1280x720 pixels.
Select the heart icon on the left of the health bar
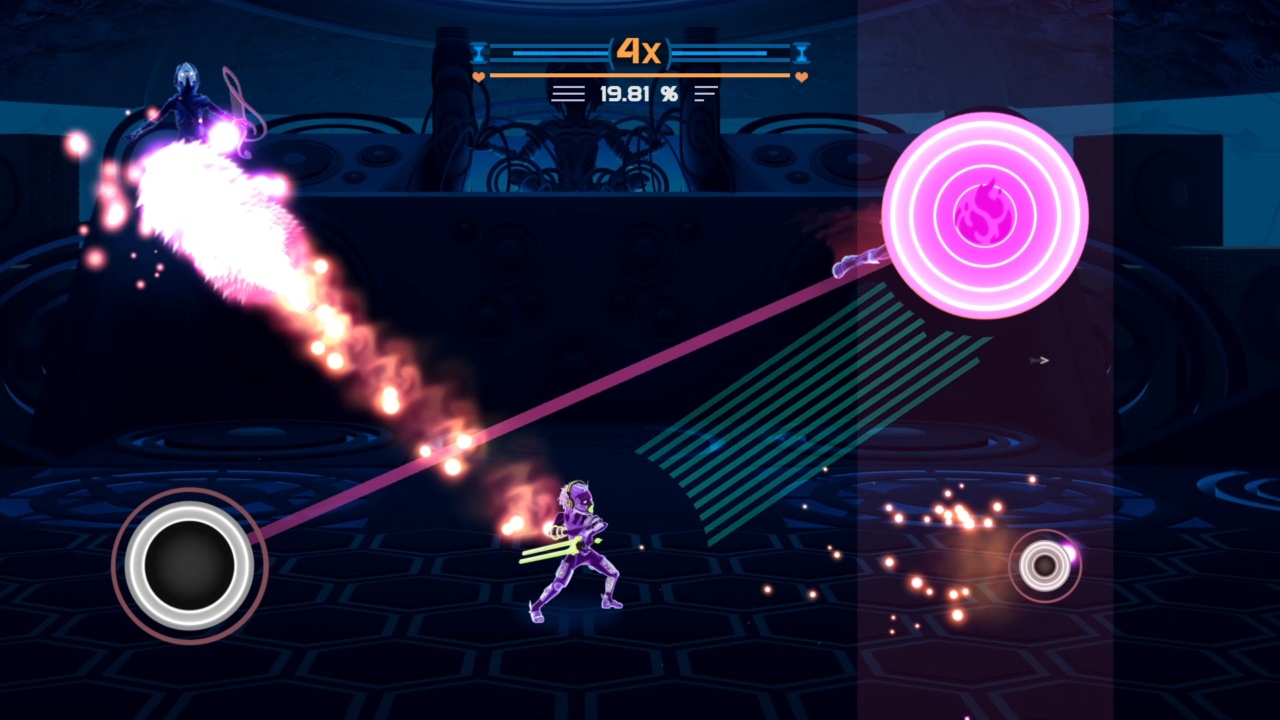478,75
